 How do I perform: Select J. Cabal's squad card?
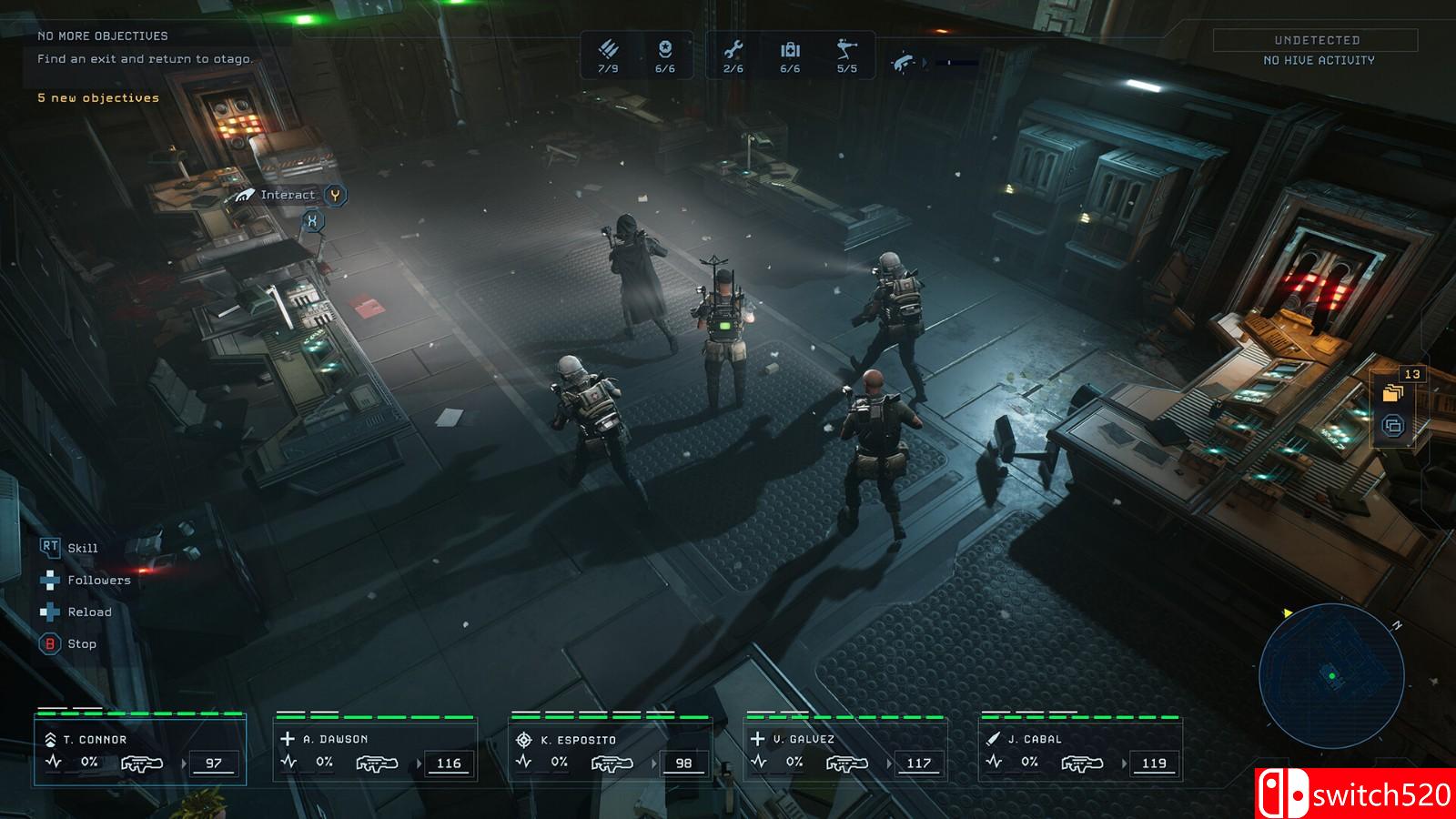(1080, 752)
